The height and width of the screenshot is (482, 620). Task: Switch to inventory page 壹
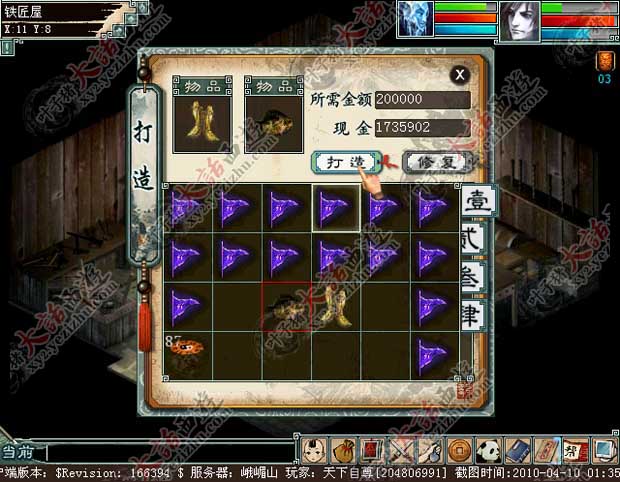tap(474, 200)
